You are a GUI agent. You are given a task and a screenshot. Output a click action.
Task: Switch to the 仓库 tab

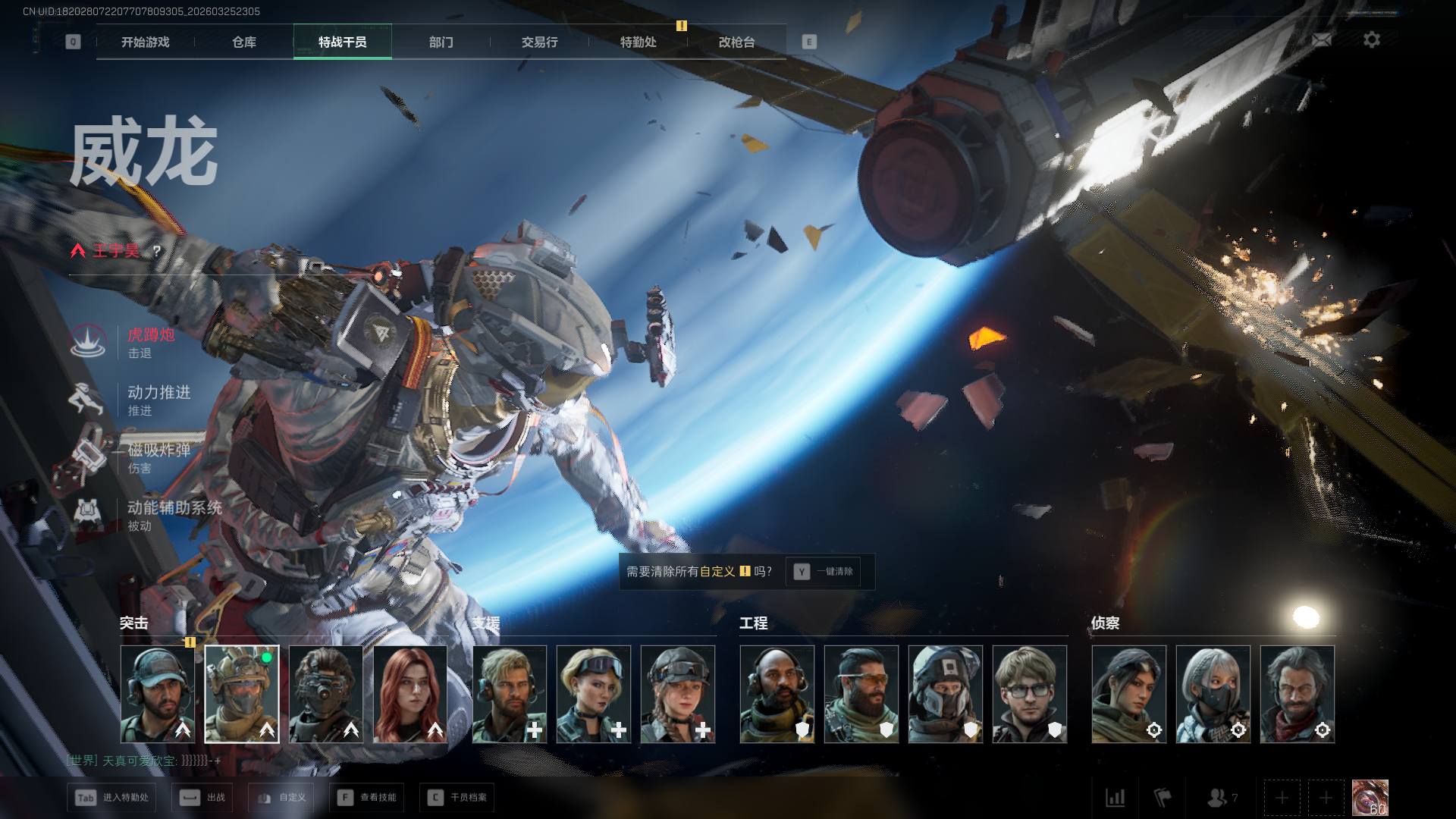click(244, 42)
